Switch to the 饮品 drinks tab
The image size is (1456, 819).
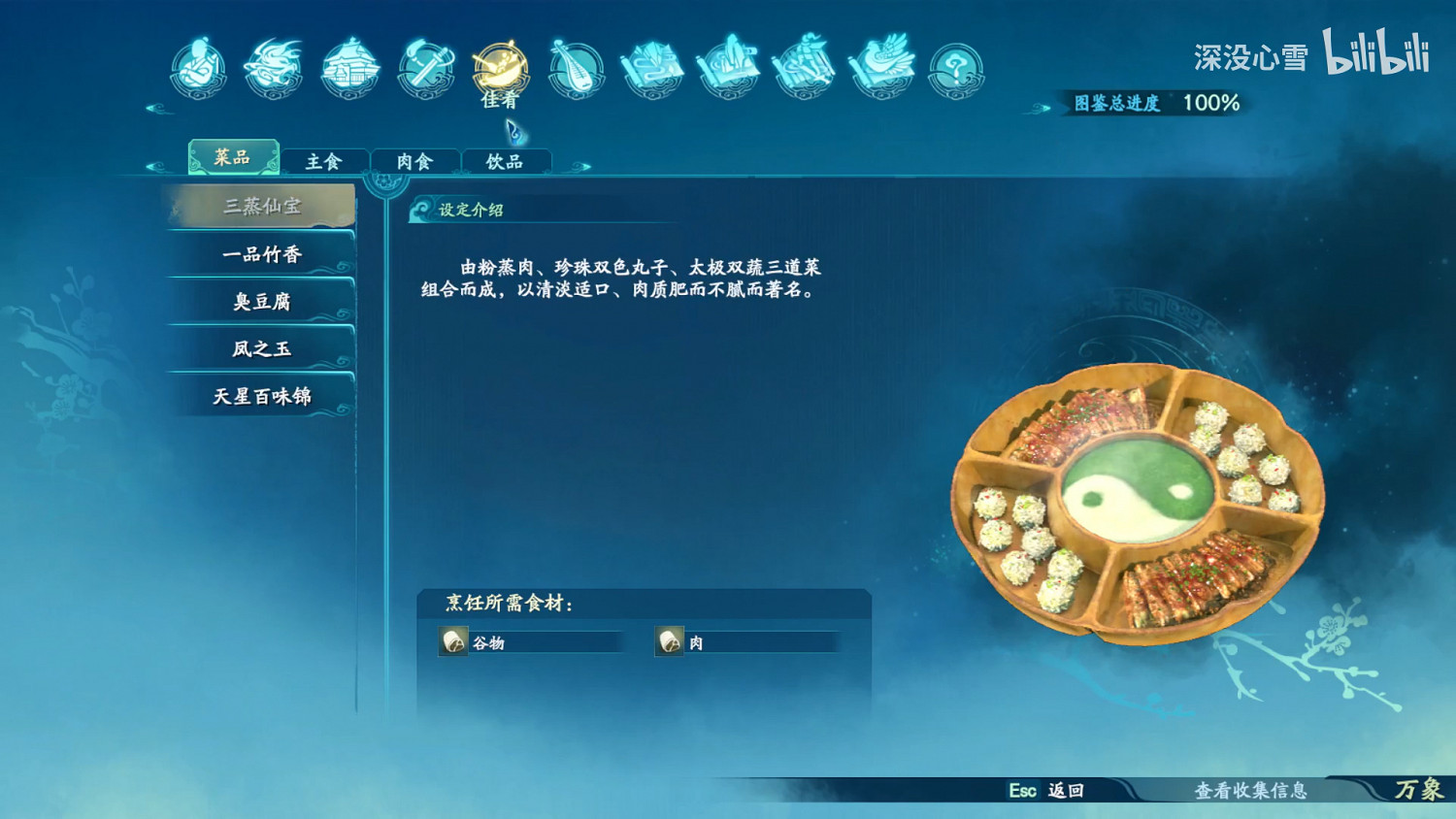507,161
